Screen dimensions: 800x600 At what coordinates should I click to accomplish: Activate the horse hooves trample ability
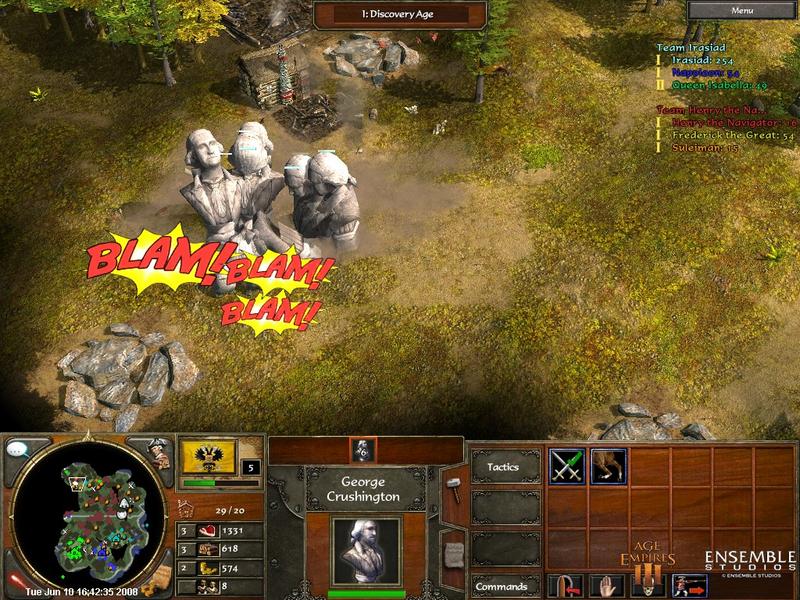[x=608, y=465]
